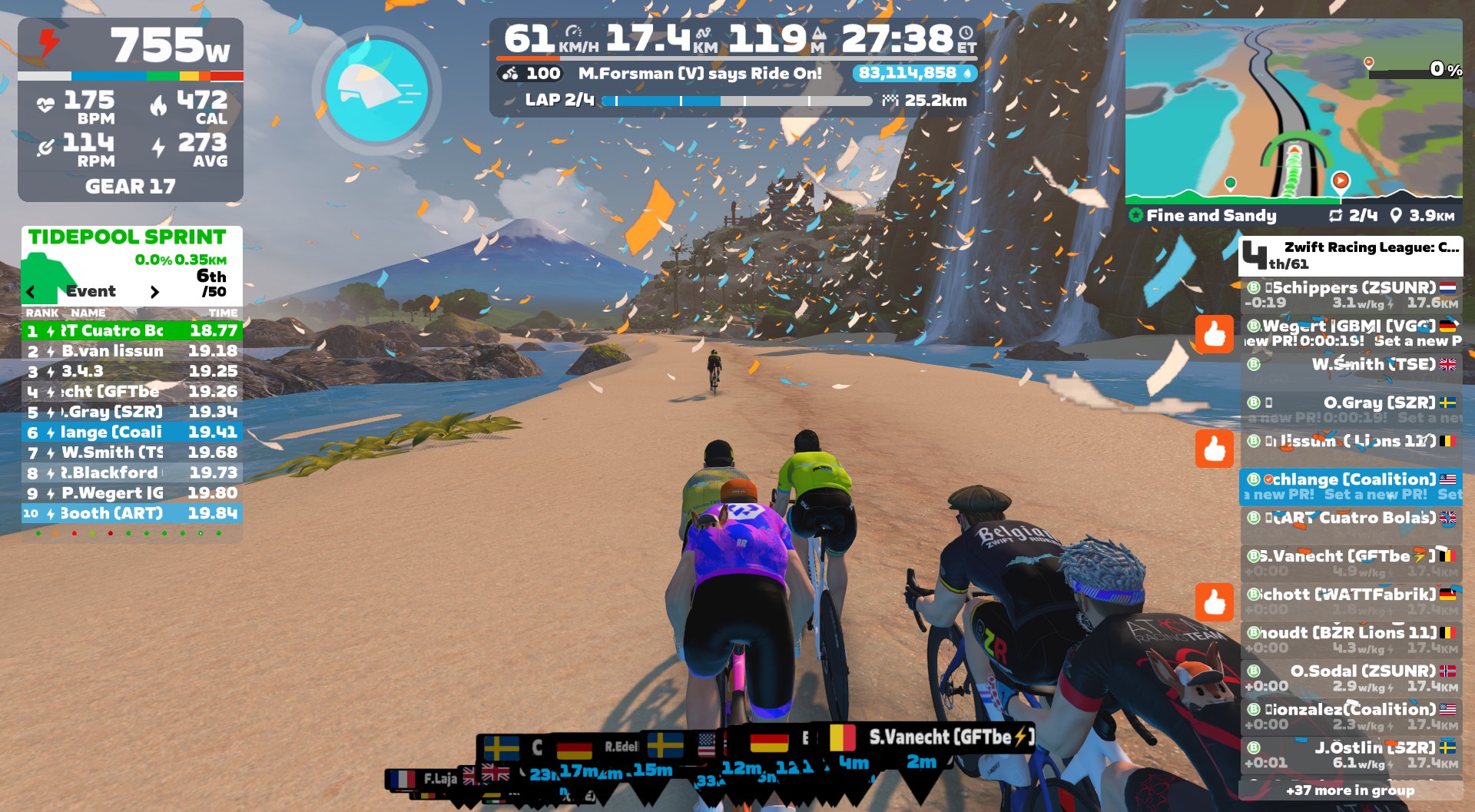Give Ride On to van lissum rider

1214,448
